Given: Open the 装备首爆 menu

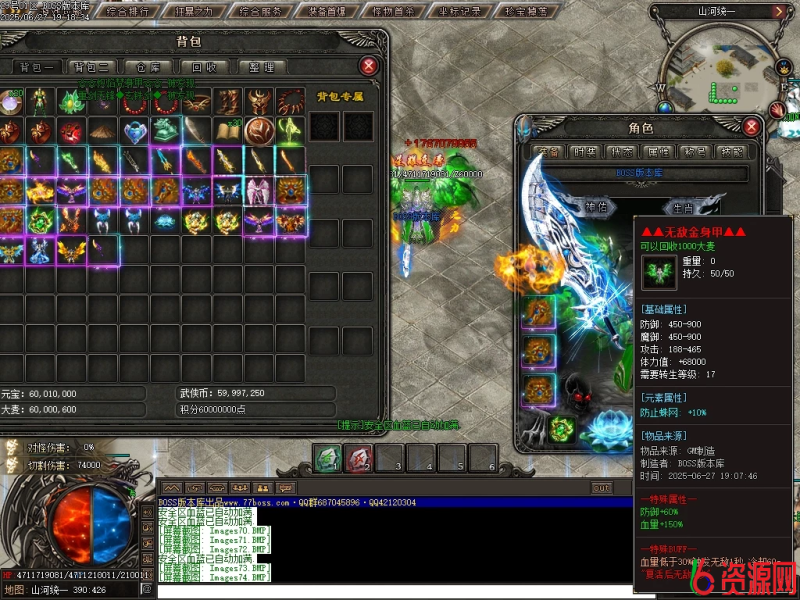Looking at the screenshot, I should (x=327, y=11).
